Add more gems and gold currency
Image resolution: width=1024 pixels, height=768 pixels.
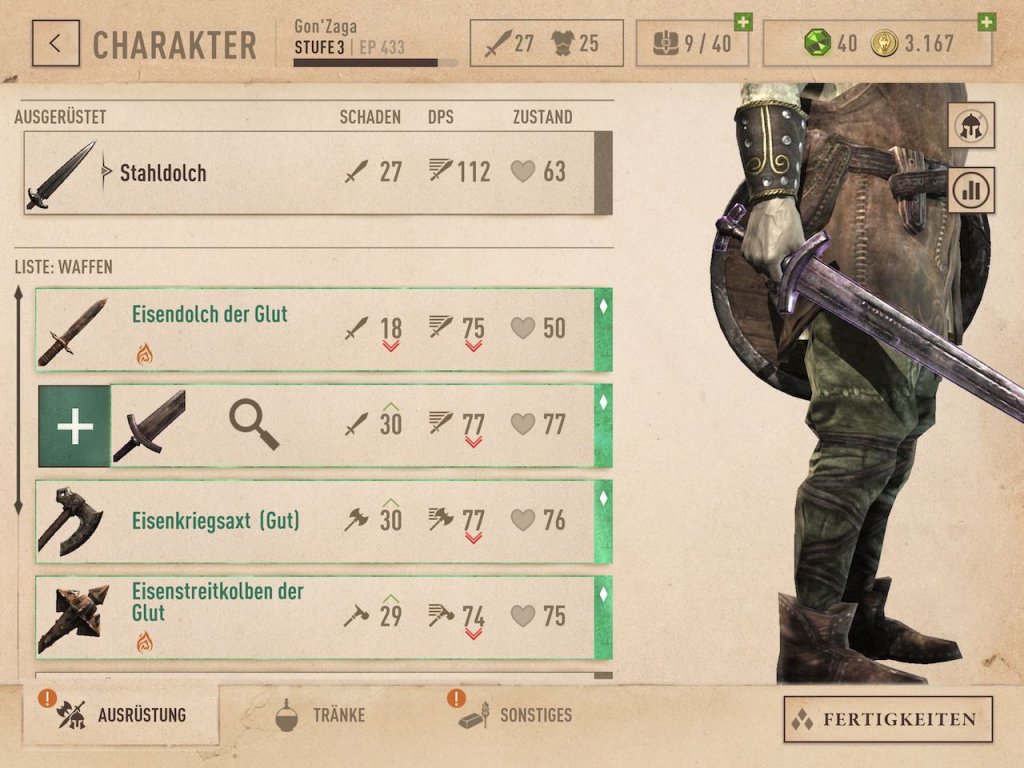(x=986, y=22)
